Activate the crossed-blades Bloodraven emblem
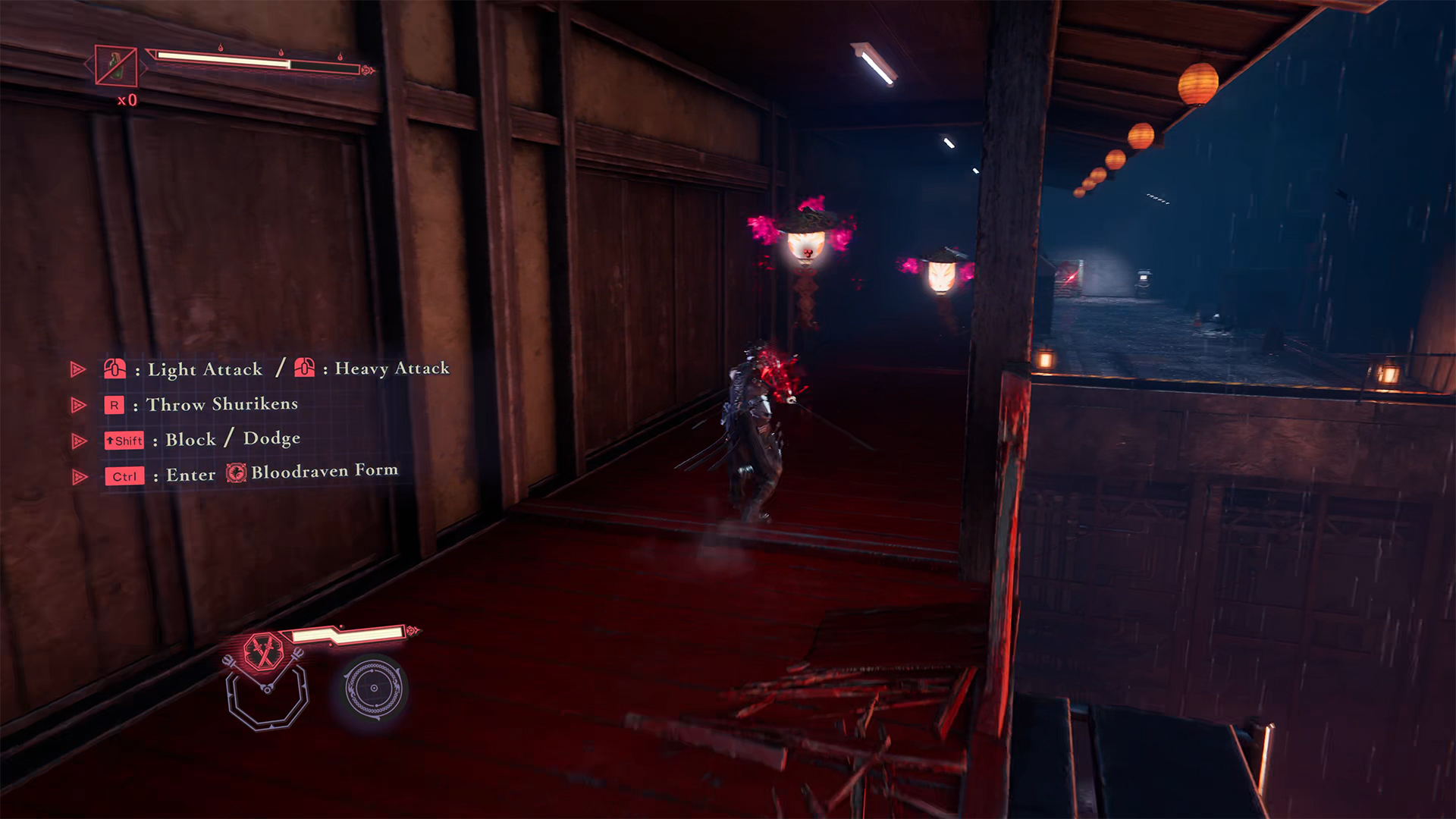 click(263, 651)
